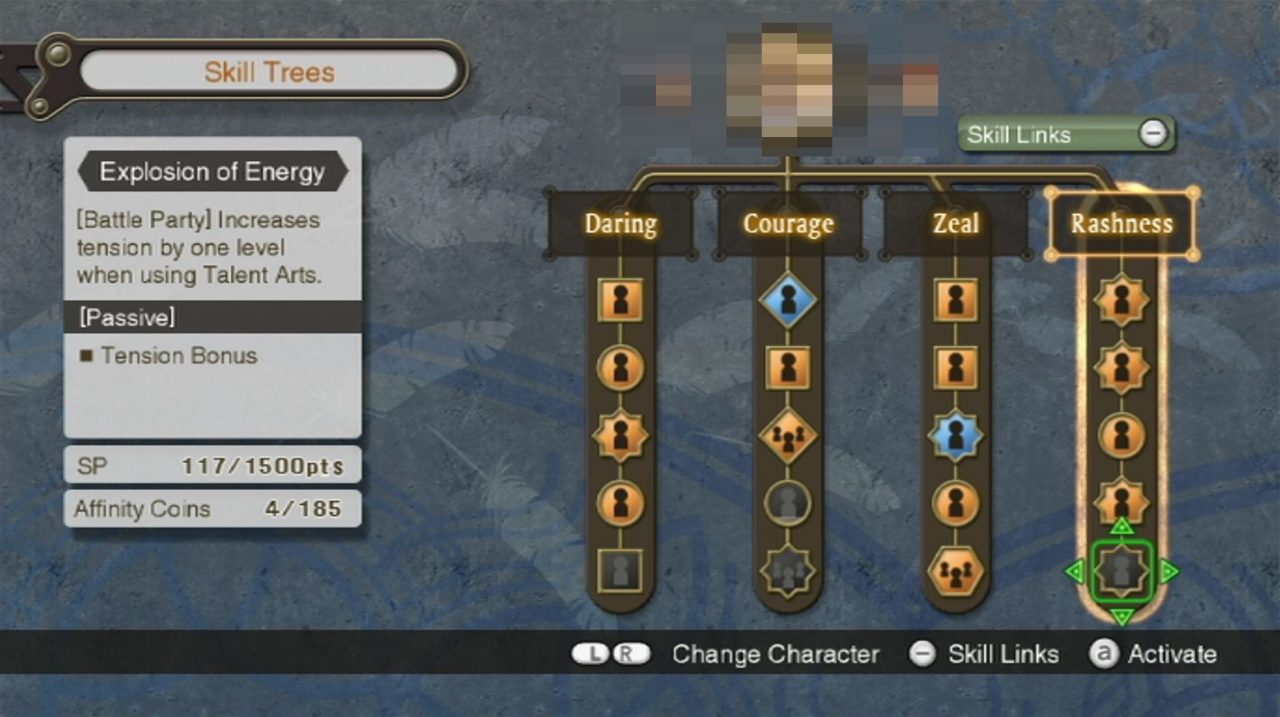
Task: Choose the greyed-out square skill in Daring
Action: pyautogui.click(x=620, y=572)
